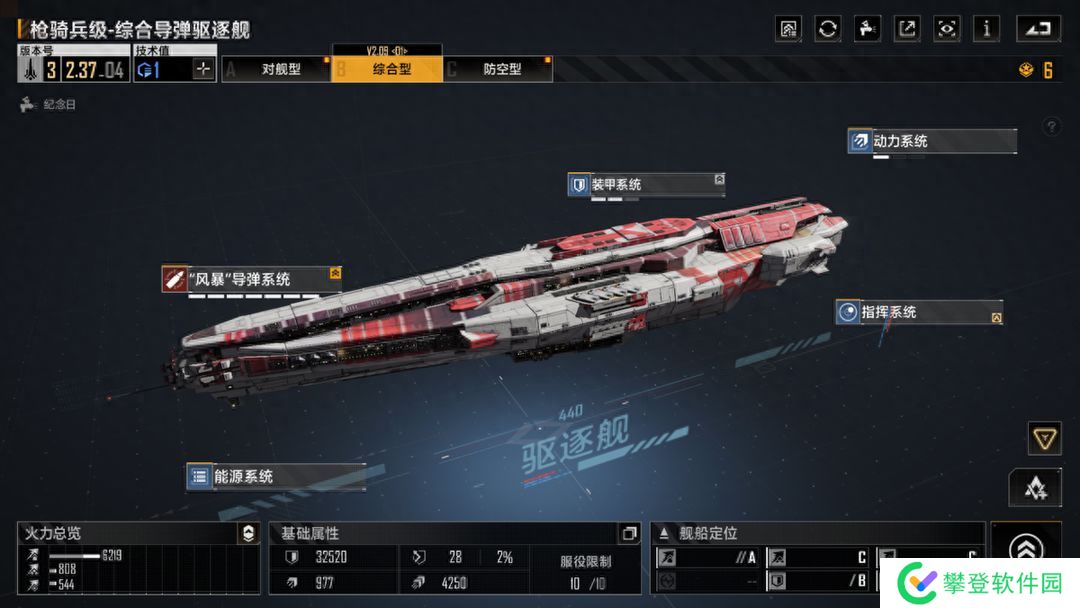
Task: Click the question mark help icon
Action: click(1051, 127)
